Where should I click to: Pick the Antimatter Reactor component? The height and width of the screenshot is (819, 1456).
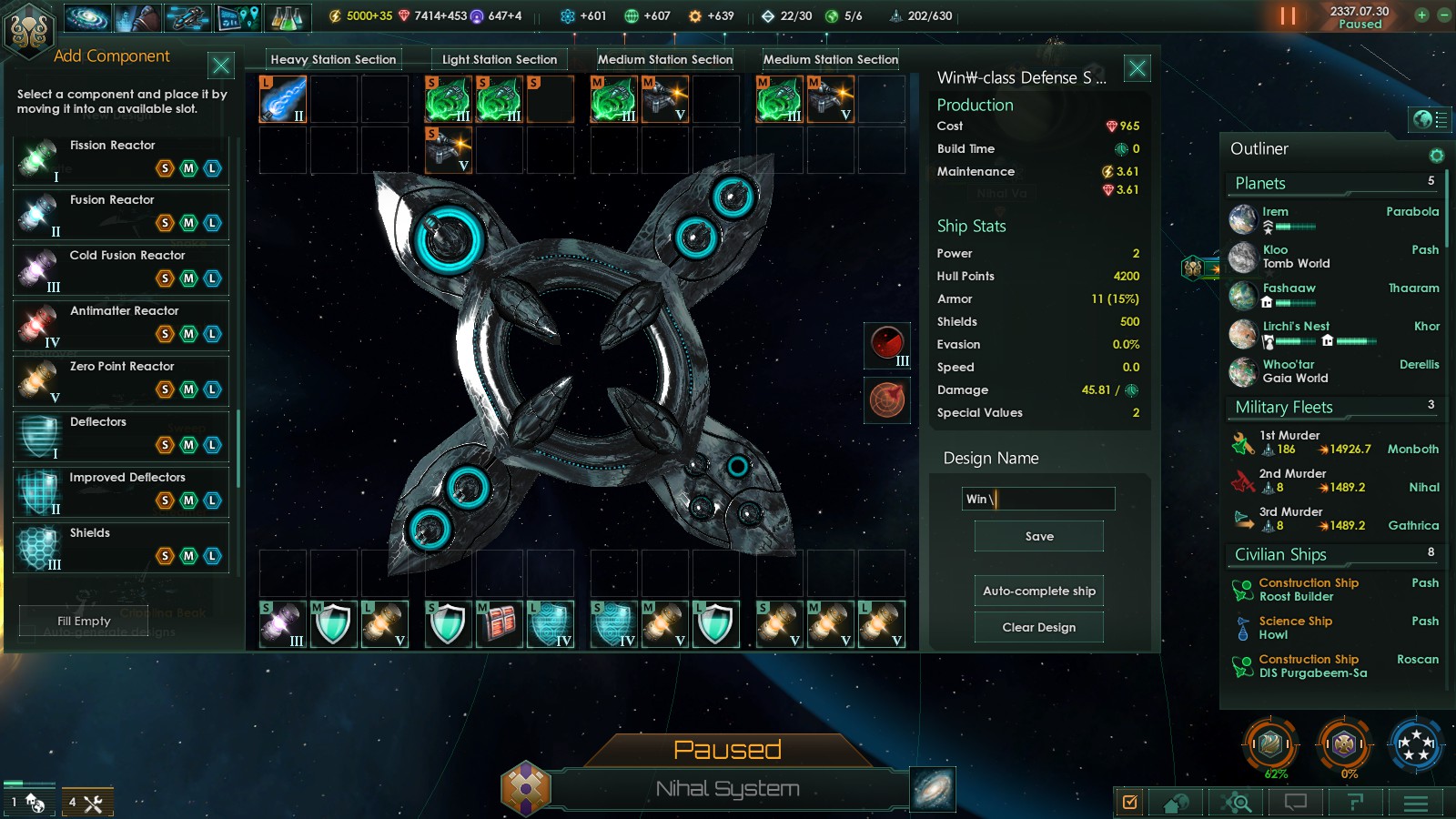(121, 325)
